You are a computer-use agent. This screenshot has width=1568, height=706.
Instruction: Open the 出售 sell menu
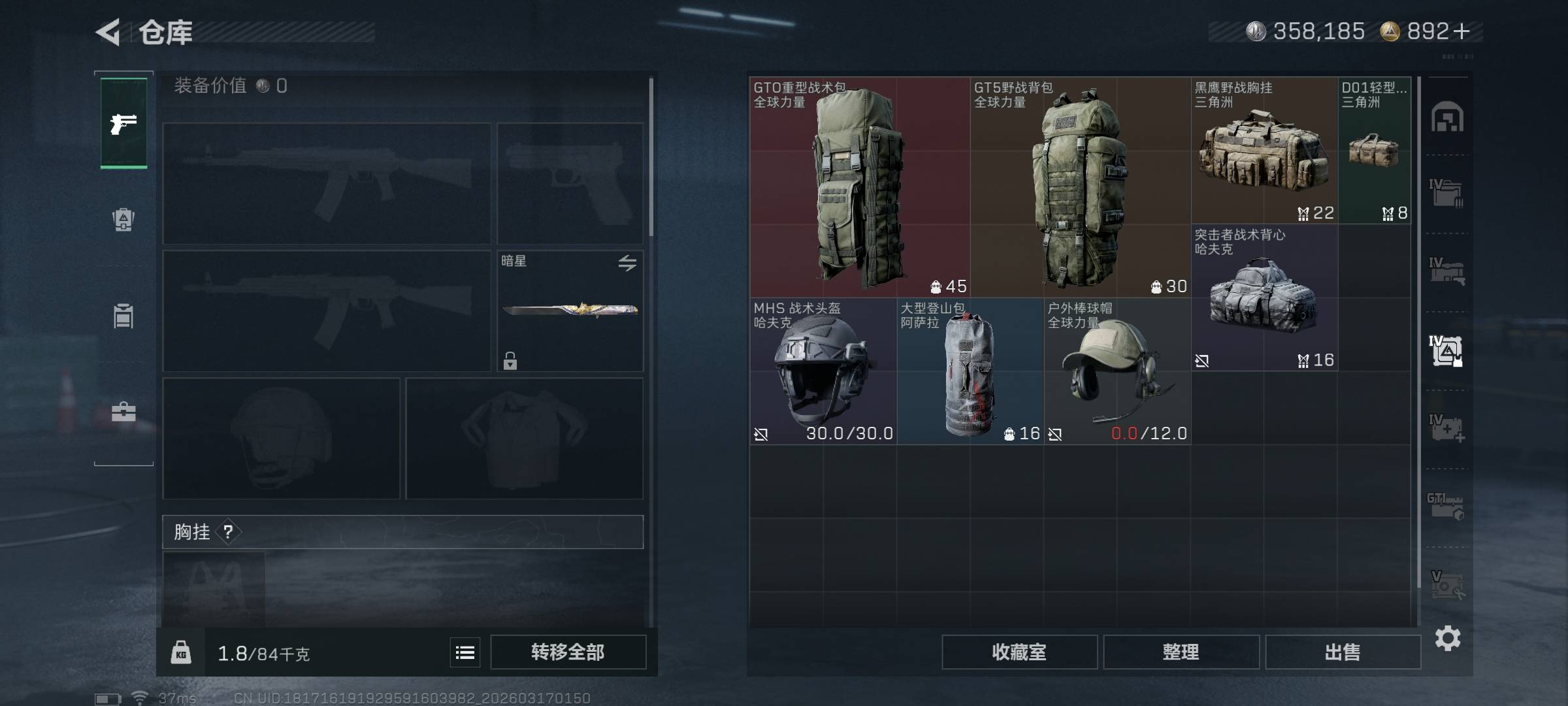click(1343, 652)
